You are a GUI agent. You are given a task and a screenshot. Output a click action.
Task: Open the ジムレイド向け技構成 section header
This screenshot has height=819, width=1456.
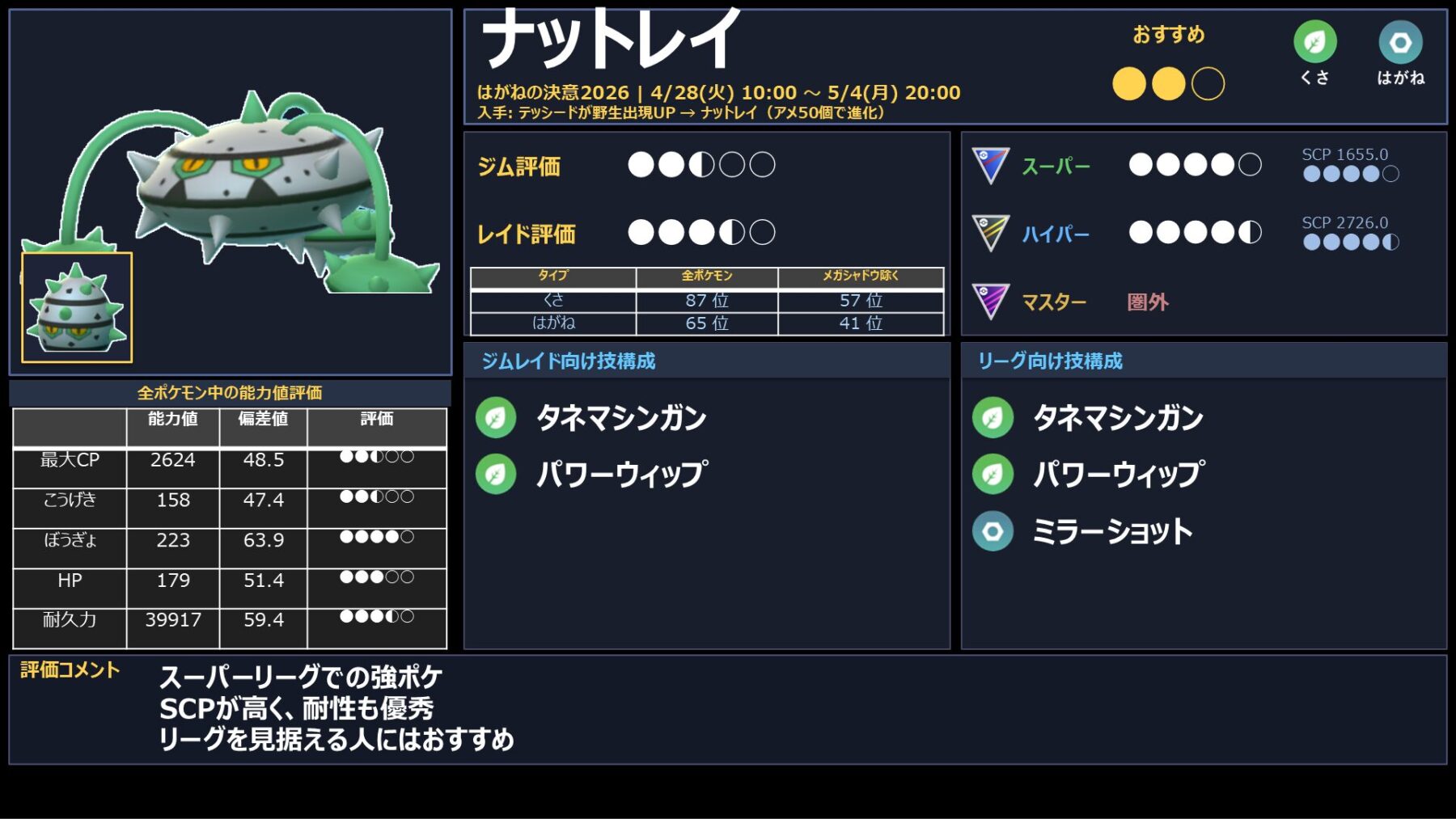coord(569,361)
